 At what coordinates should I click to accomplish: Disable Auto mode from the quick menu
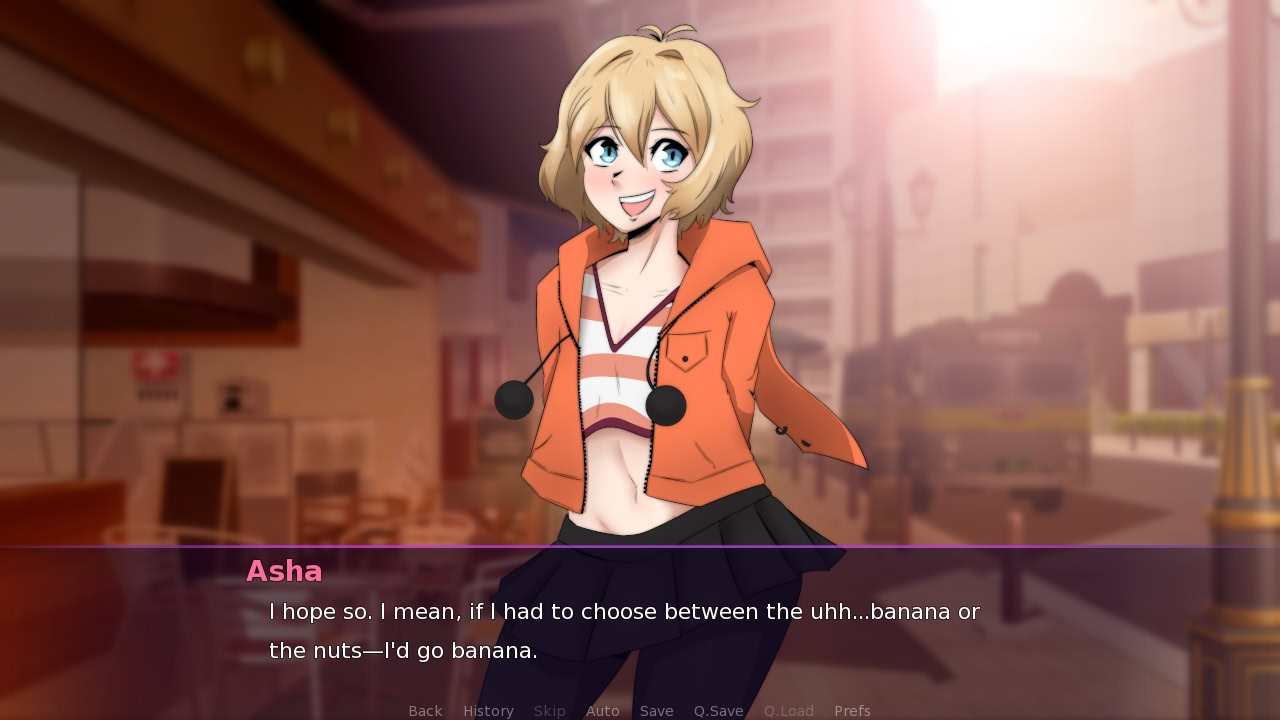603,710
